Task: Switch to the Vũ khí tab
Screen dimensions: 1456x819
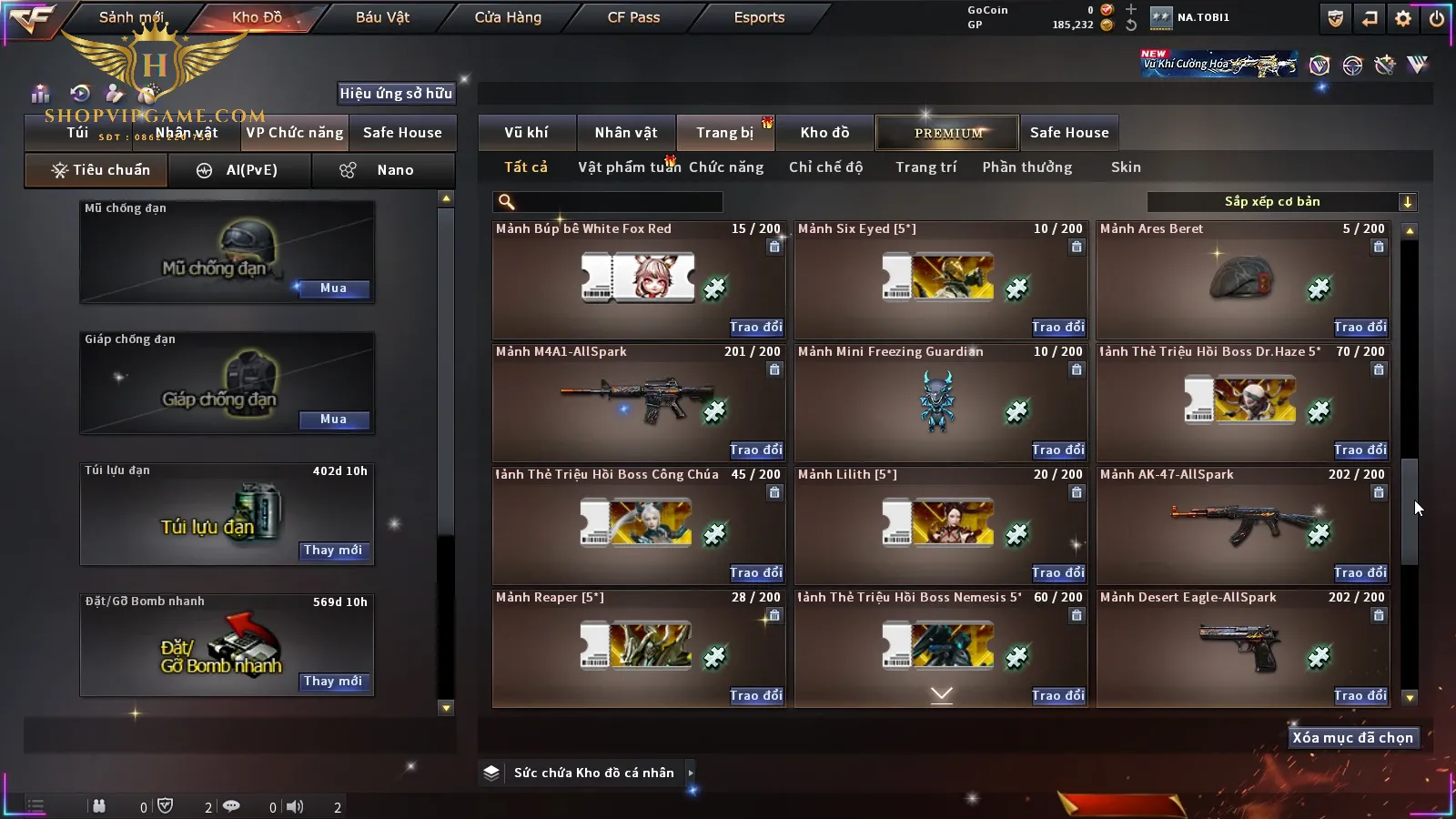Action: pyautogui.click(x=526, y=133)
